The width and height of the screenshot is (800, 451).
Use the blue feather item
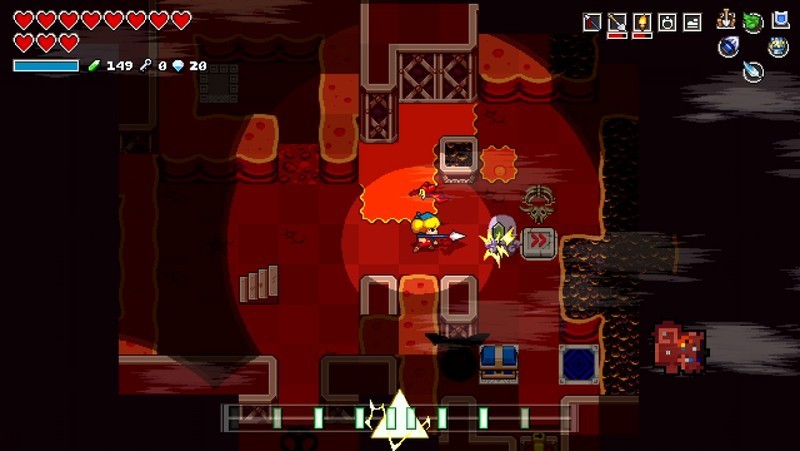(753, 70)
